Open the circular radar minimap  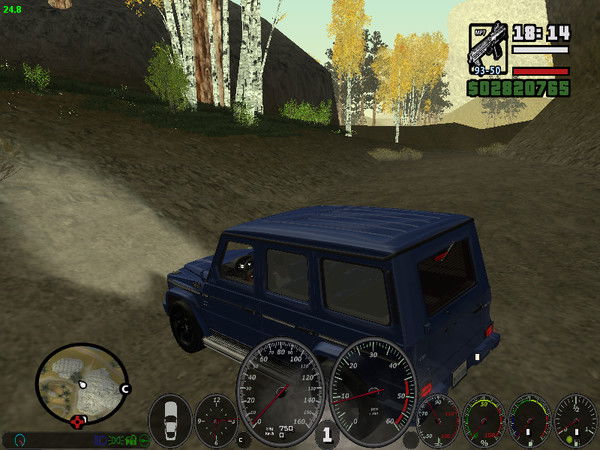click(80, 383)
